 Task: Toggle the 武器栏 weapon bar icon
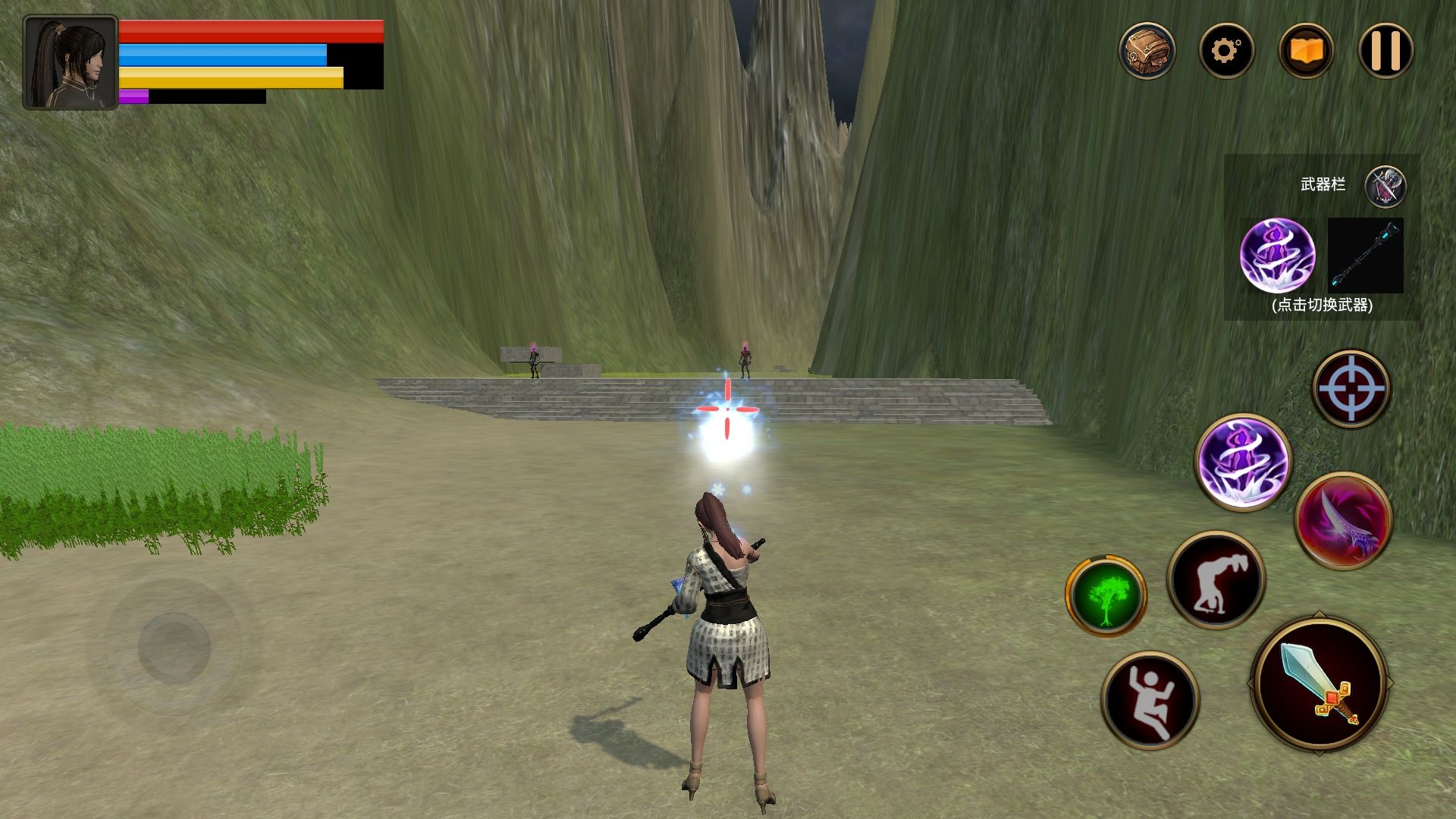pyautogui.click(x=1385, y=186)
